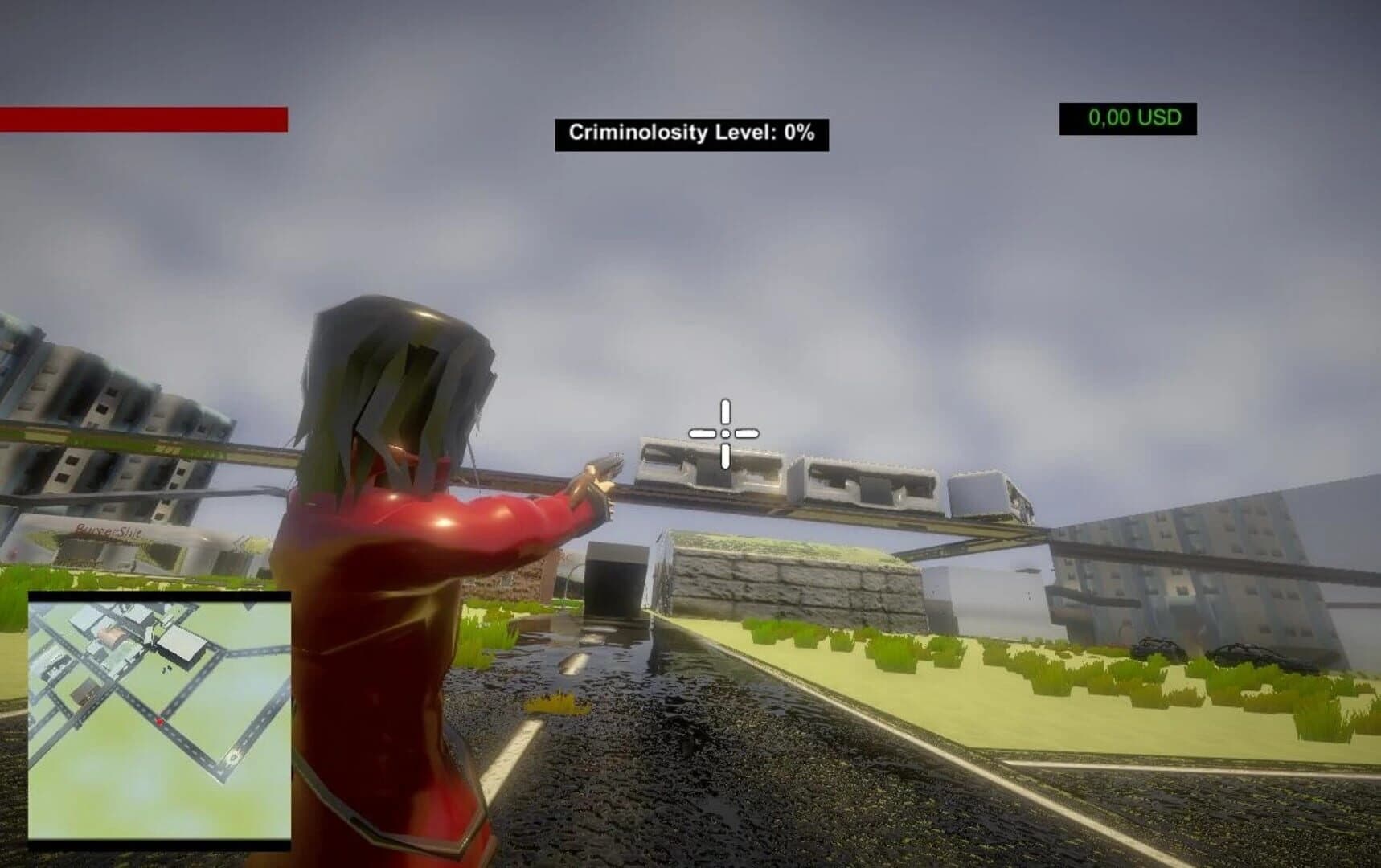The width and height of the screenshot is (1381, 868).
Task: Click the red health bar progress indicator
Action: [x=143, y=117]
